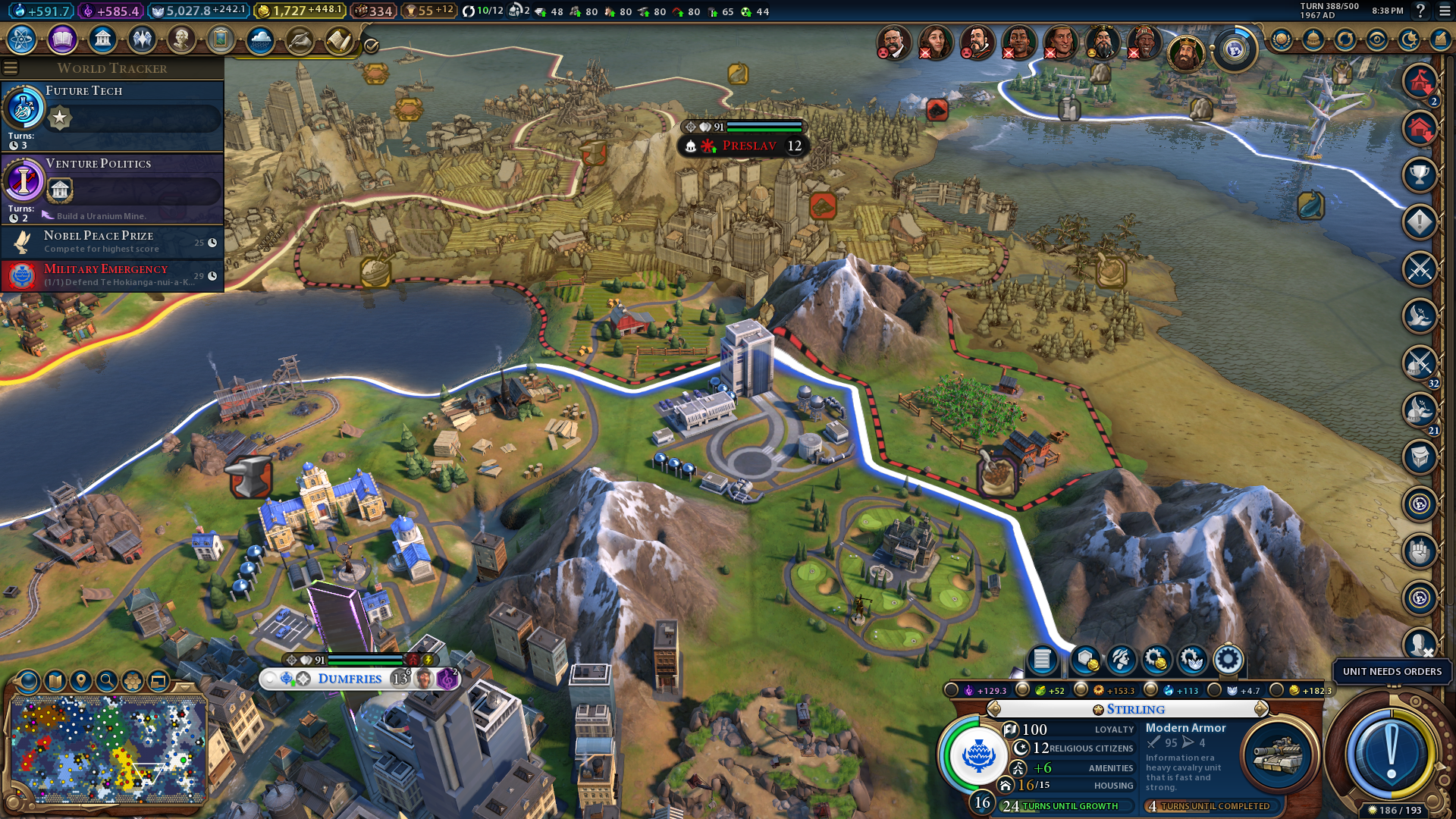Screen dimensions: 1456x819
Task: Select Future Tech research in tracker
Action: [112, 115]
